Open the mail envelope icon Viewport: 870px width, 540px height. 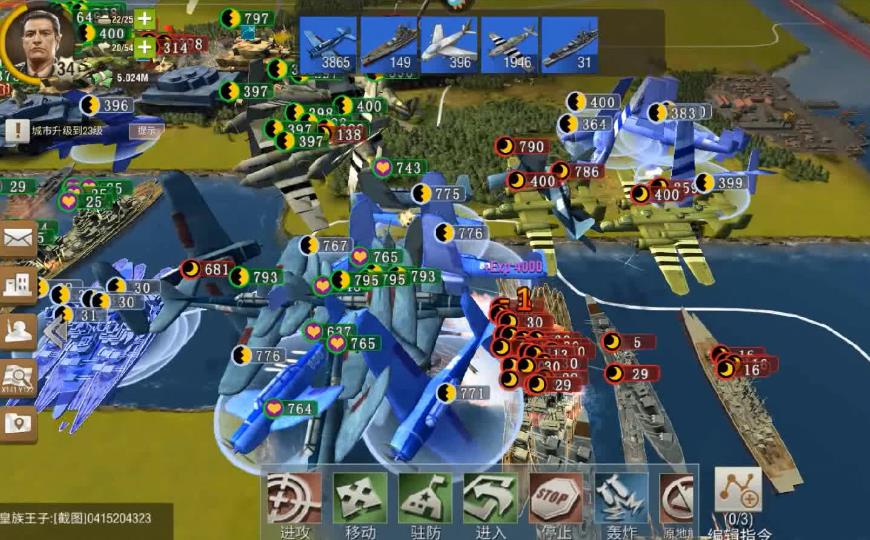click(19, 238)
